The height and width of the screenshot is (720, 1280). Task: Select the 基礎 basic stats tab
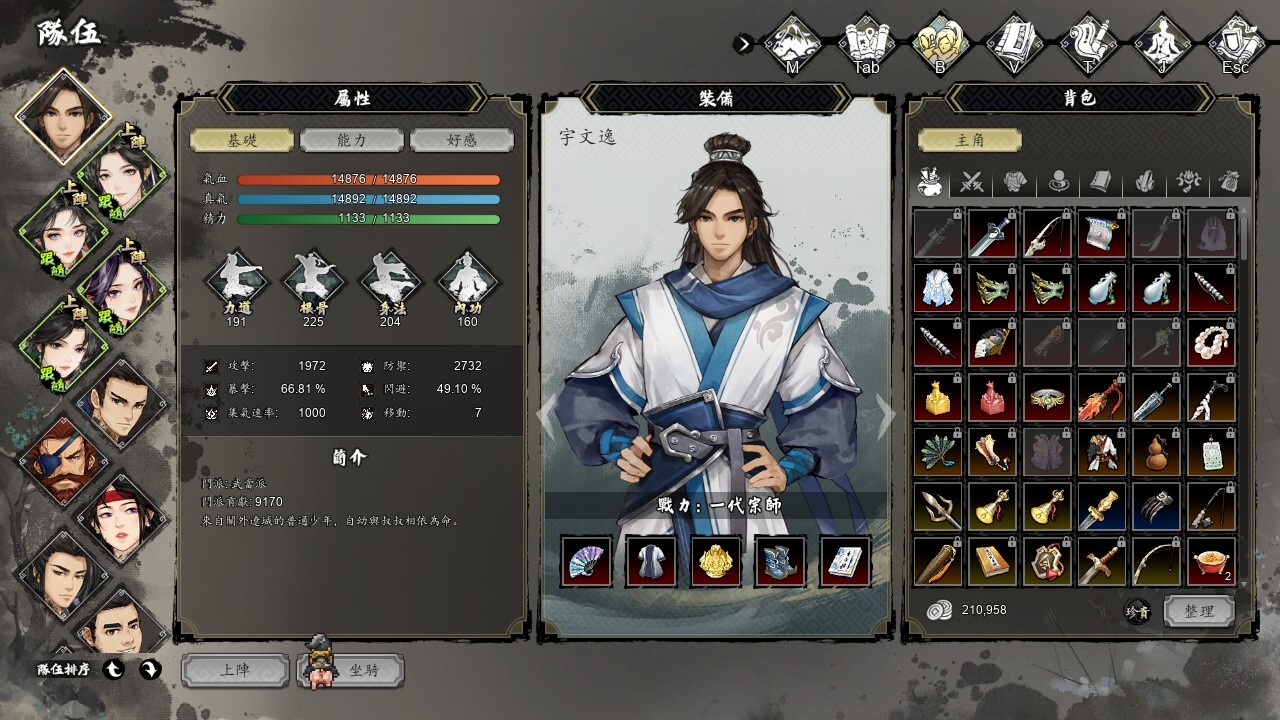coord(242,140)
